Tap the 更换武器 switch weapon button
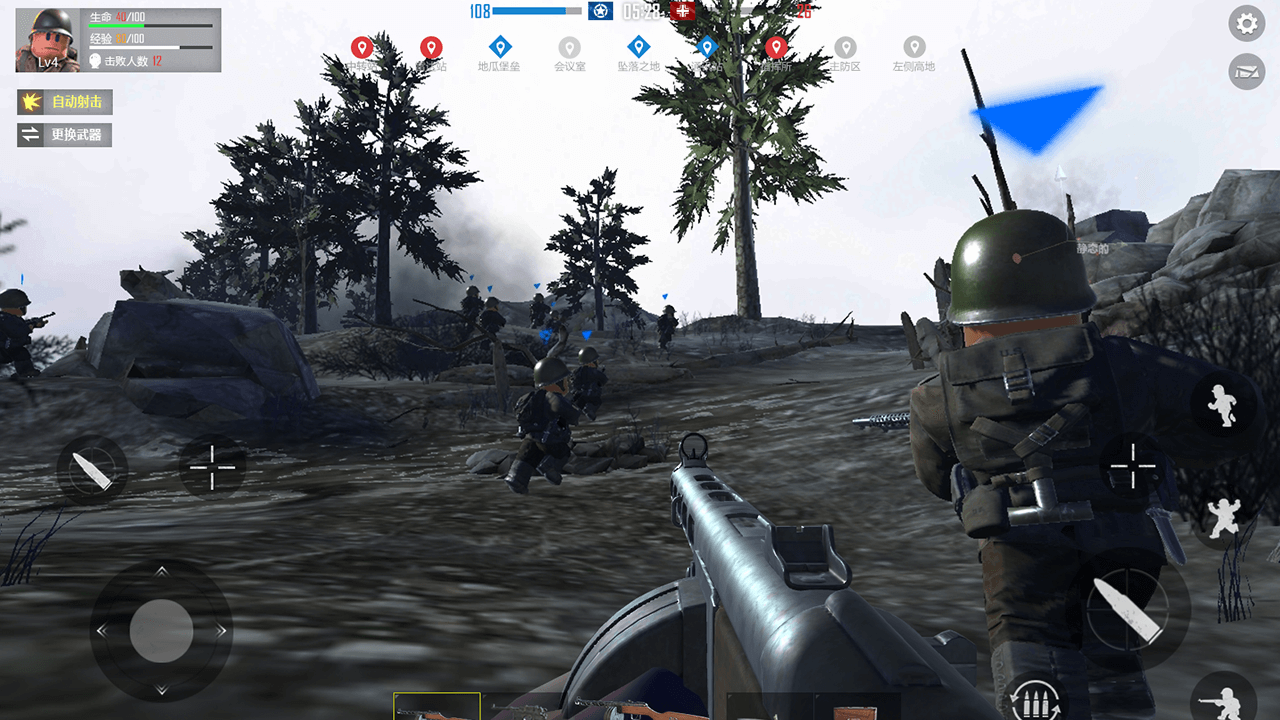The image size is (1280, 720). point(65,134)
